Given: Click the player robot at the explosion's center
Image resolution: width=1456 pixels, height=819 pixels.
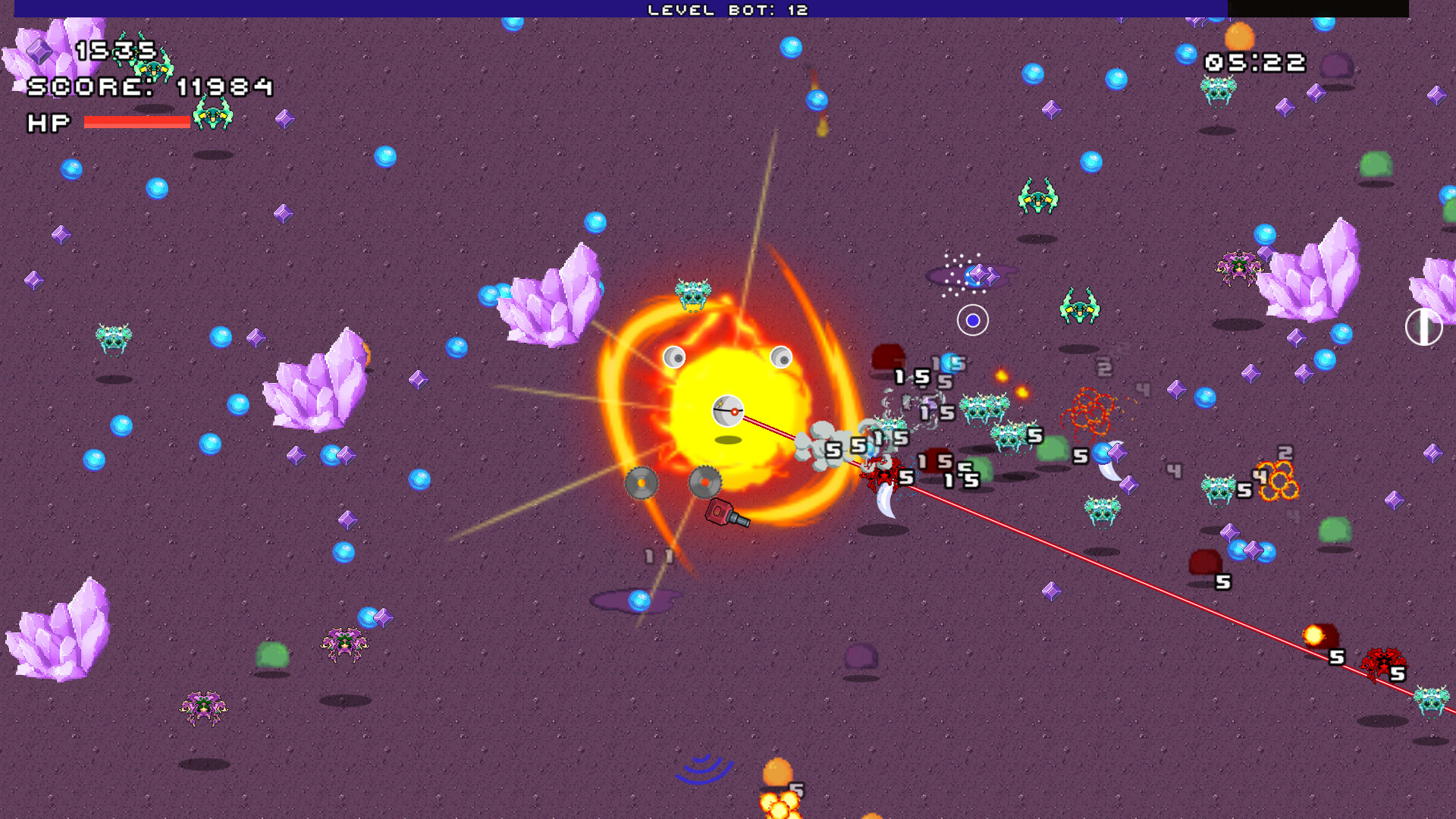Looking at the screenshot, I should coord(728,412).
